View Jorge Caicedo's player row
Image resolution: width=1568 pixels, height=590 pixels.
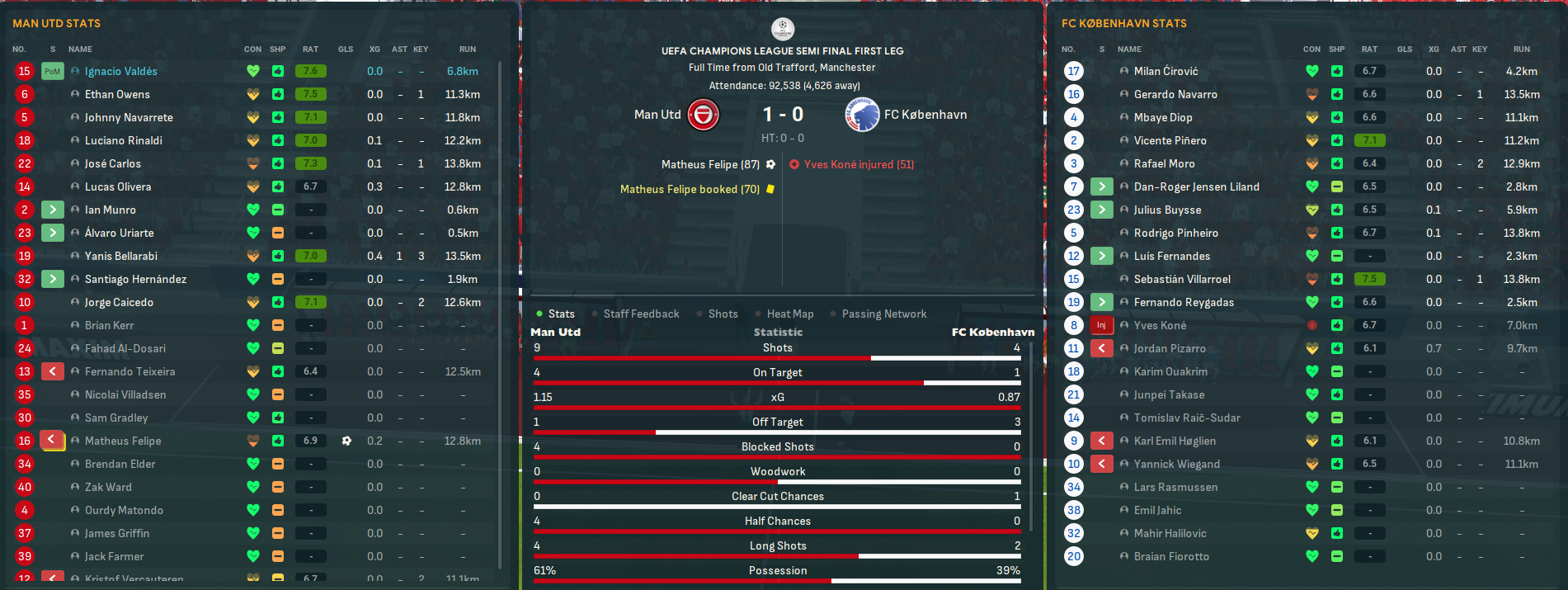tap(119, 303)
